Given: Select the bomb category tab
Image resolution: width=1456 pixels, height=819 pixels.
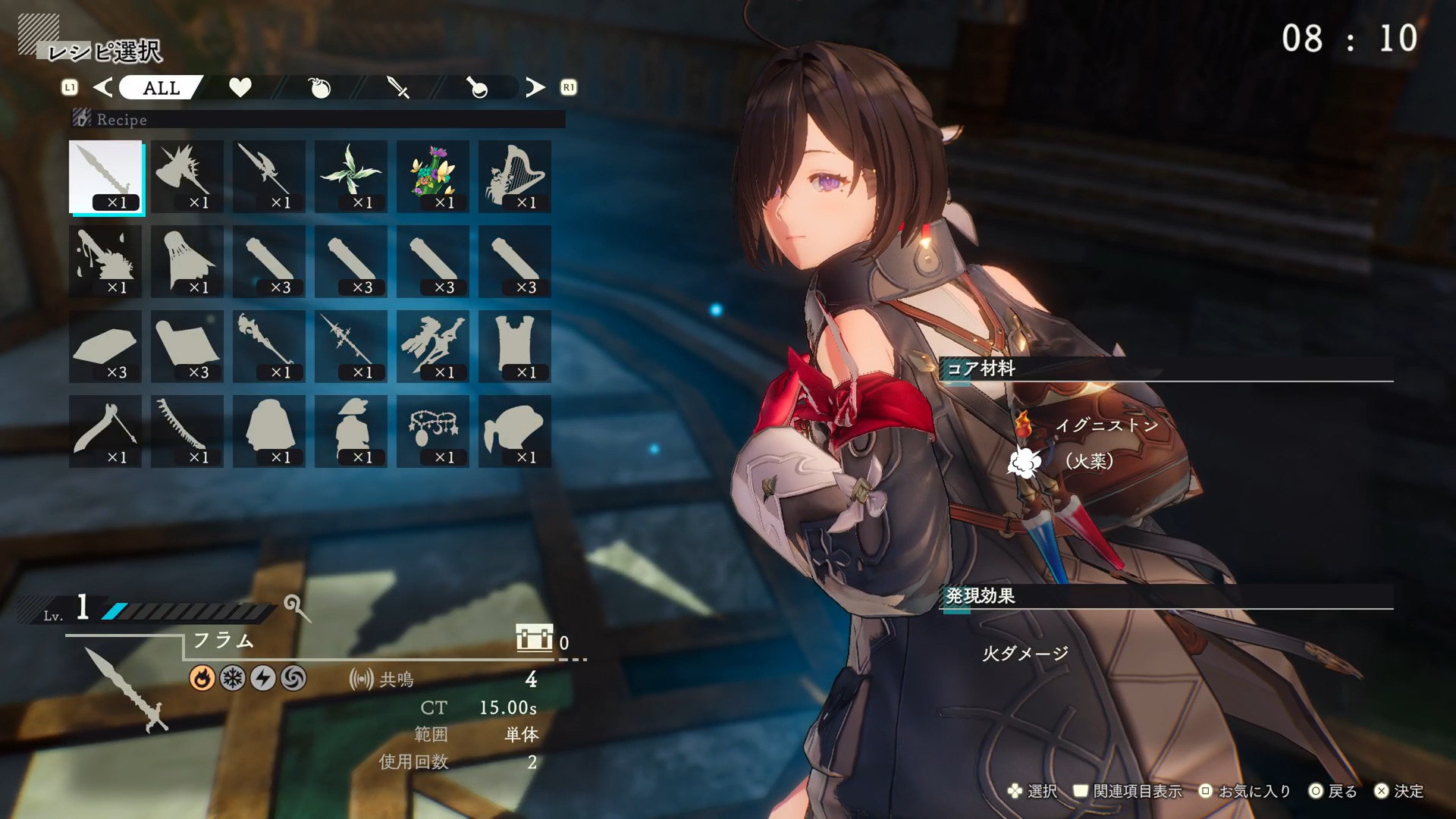Looking at the screenshot, I should 320,88.
